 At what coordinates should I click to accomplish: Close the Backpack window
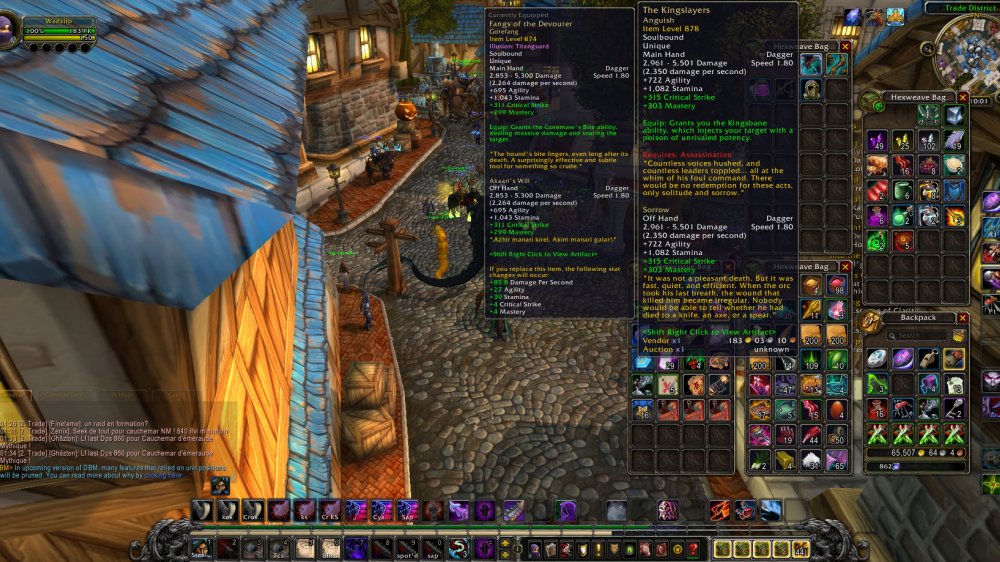(x=961, y=318)
